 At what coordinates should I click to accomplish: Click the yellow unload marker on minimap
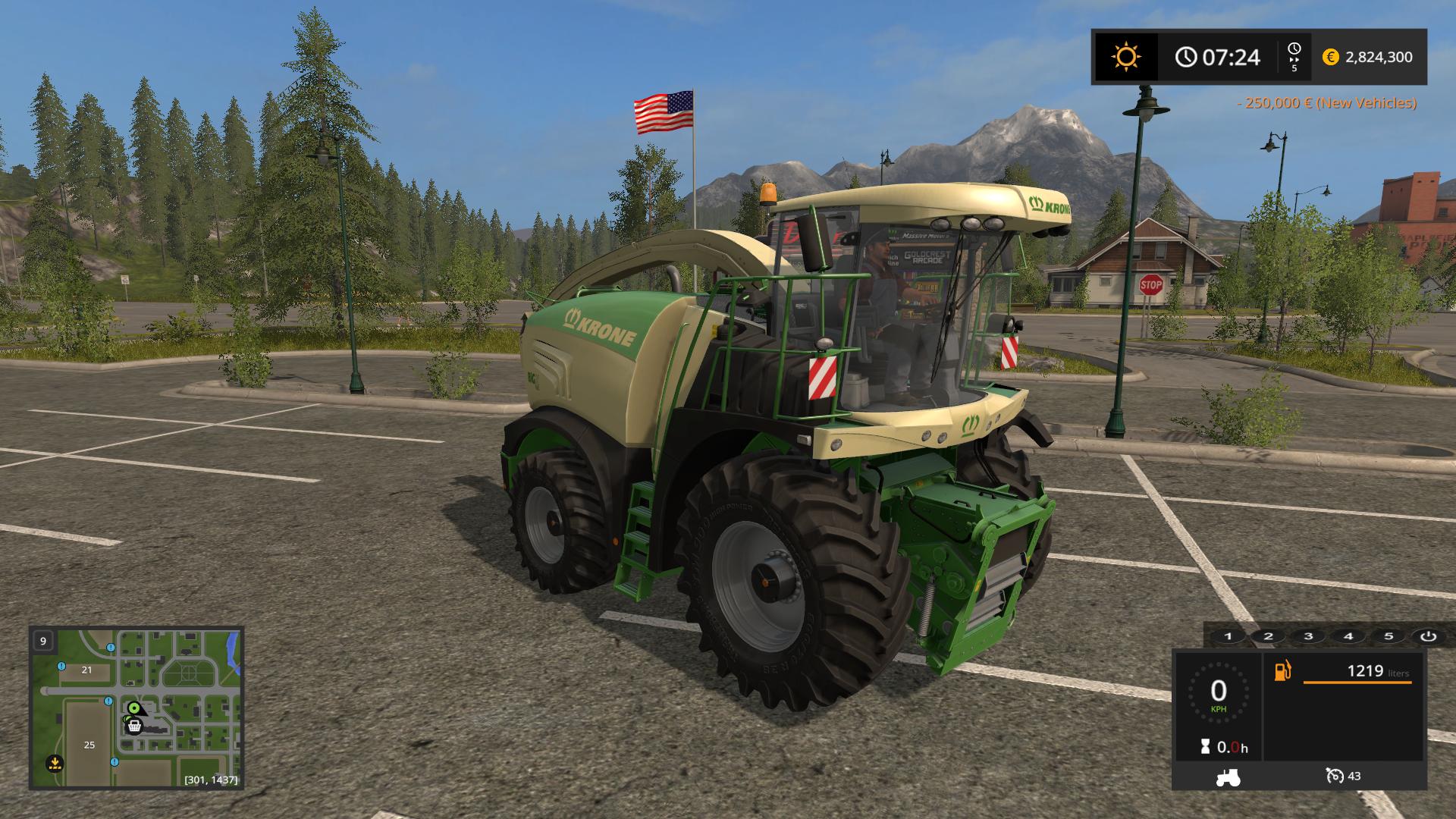(54, 762)
